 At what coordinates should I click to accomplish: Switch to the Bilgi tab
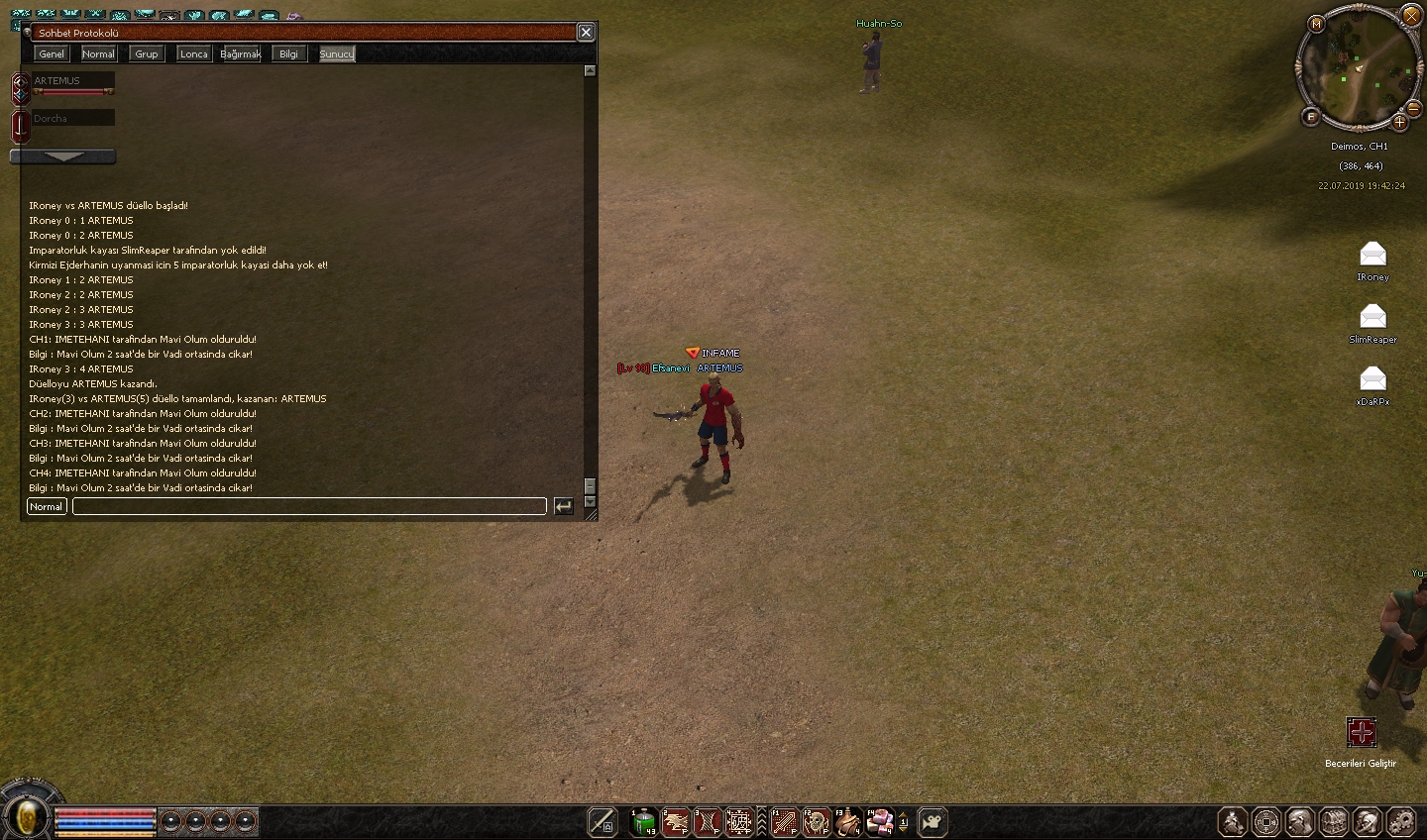coord(288,53)
